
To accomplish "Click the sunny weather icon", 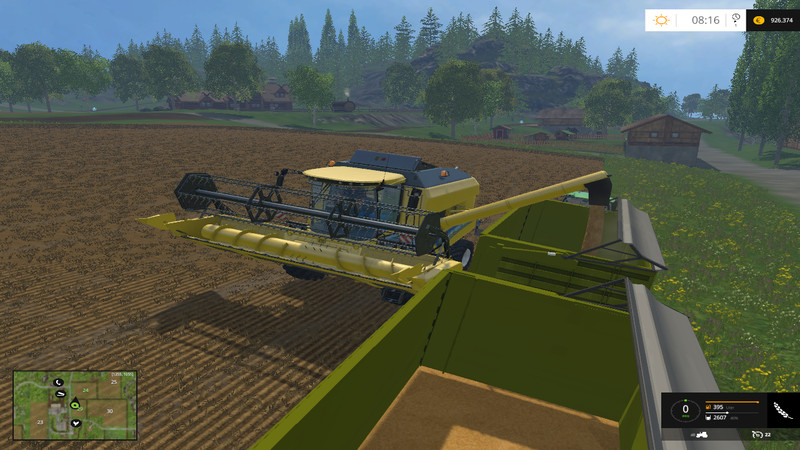I will (x=662, y=19).
